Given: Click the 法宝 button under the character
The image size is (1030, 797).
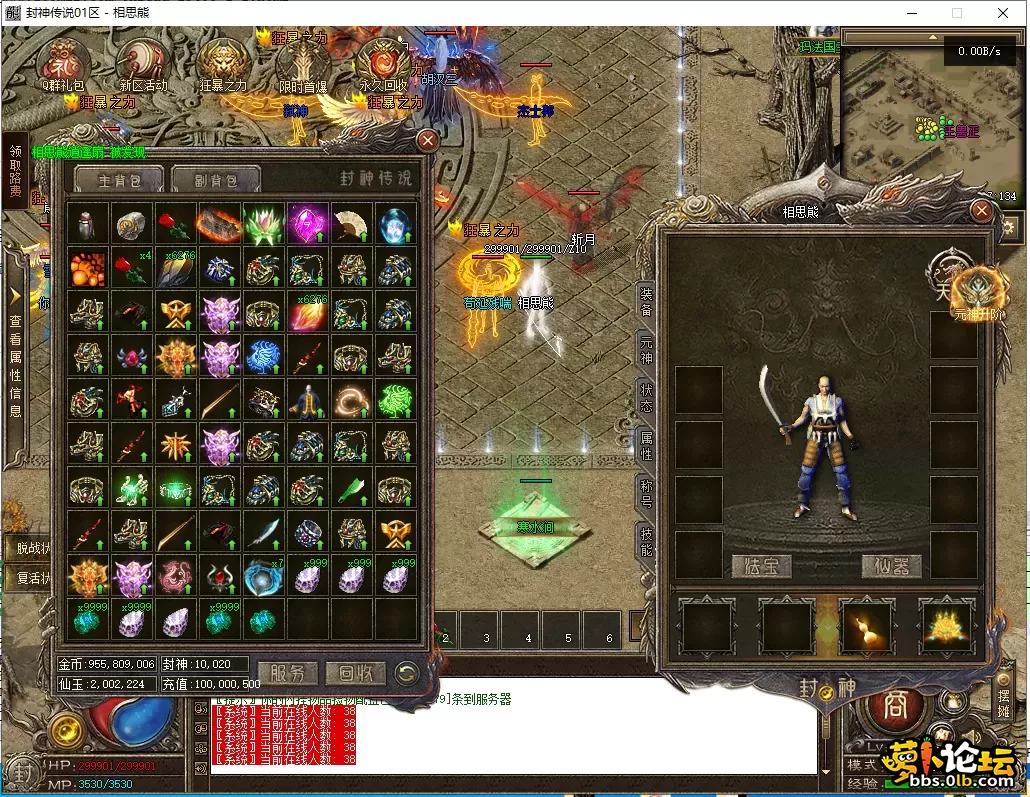Looking at the screenshot, I should click(761, 566).
